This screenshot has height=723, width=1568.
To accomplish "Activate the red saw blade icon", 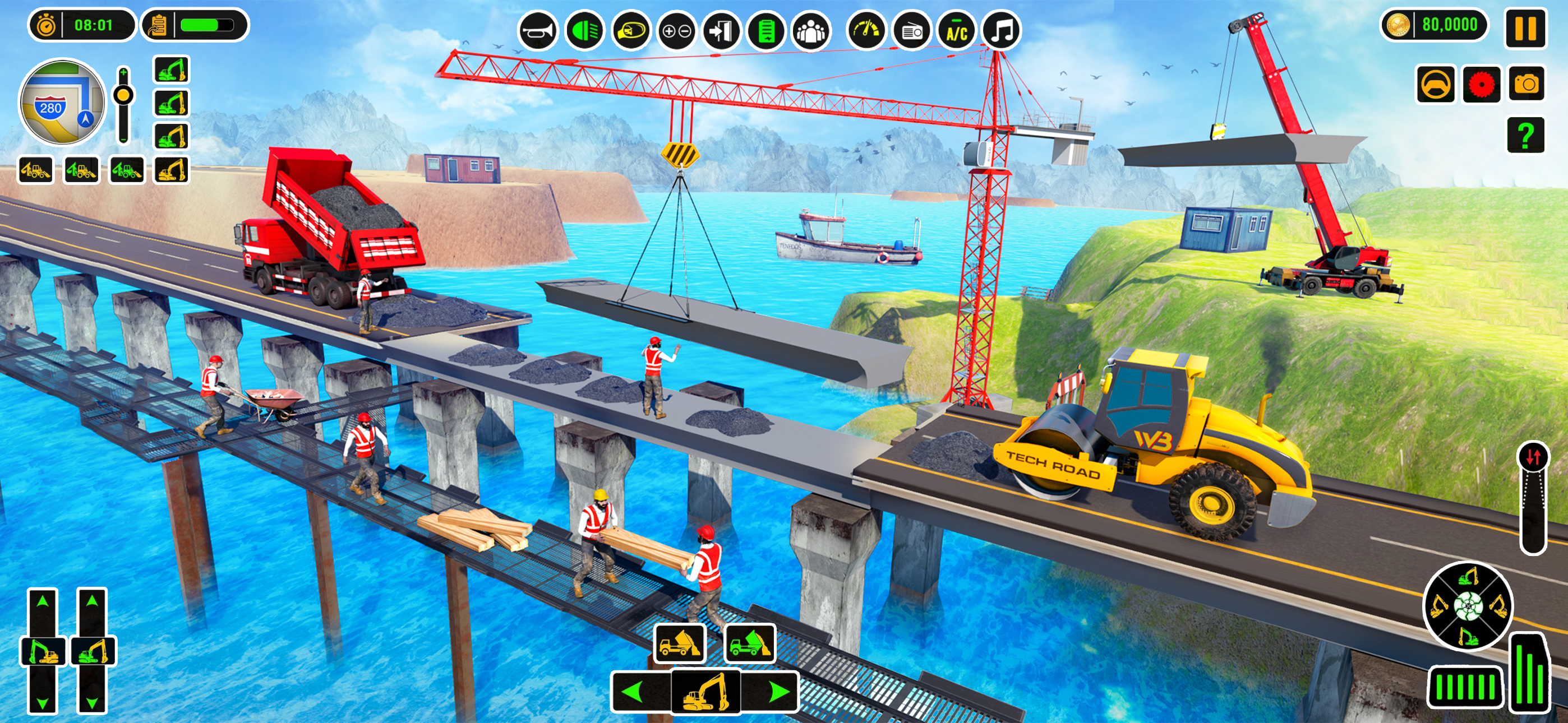I will click(x=1481, y=85).
